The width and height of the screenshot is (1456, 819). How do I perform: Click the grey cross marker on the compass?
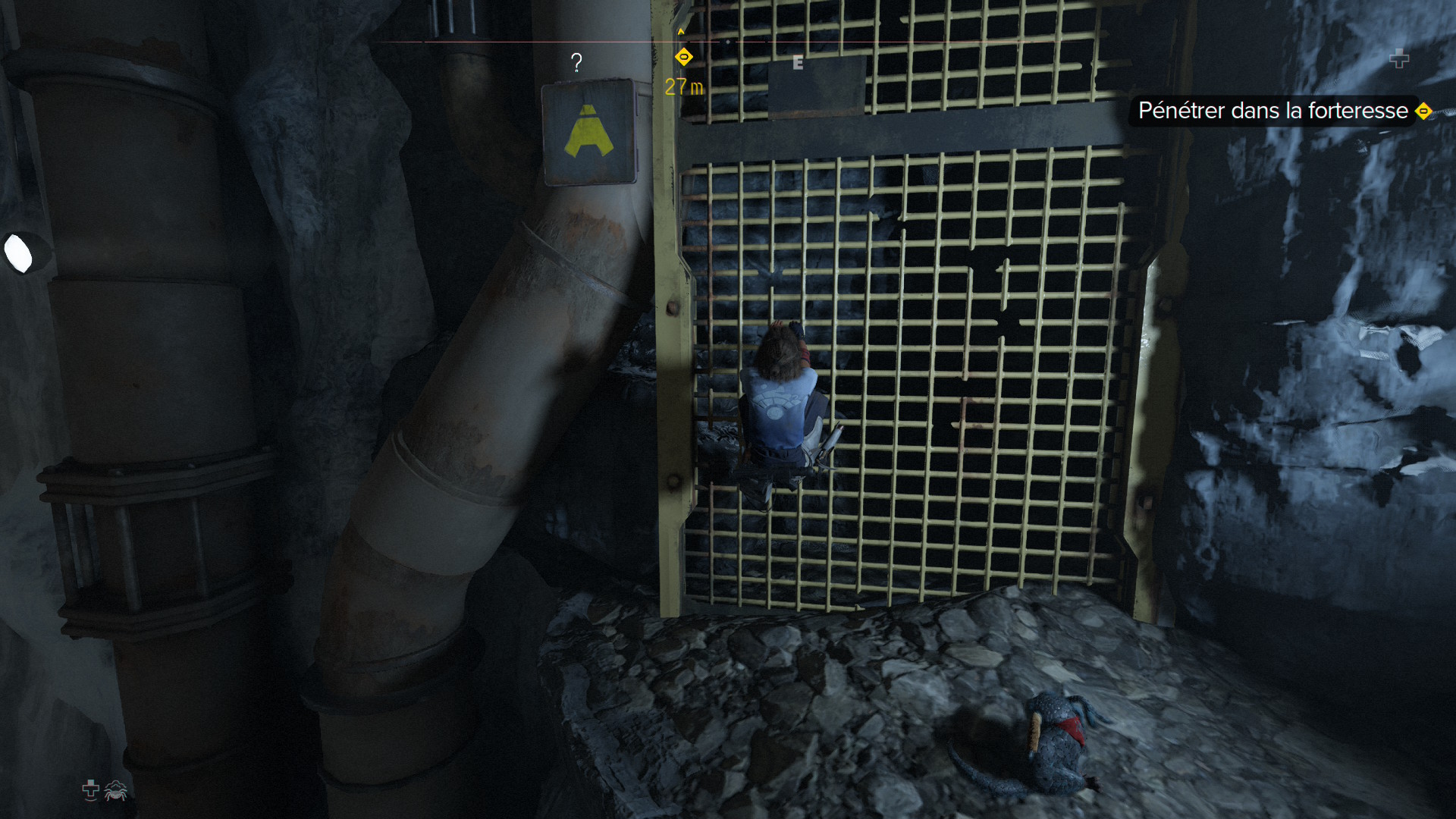tap(1399, 58)
